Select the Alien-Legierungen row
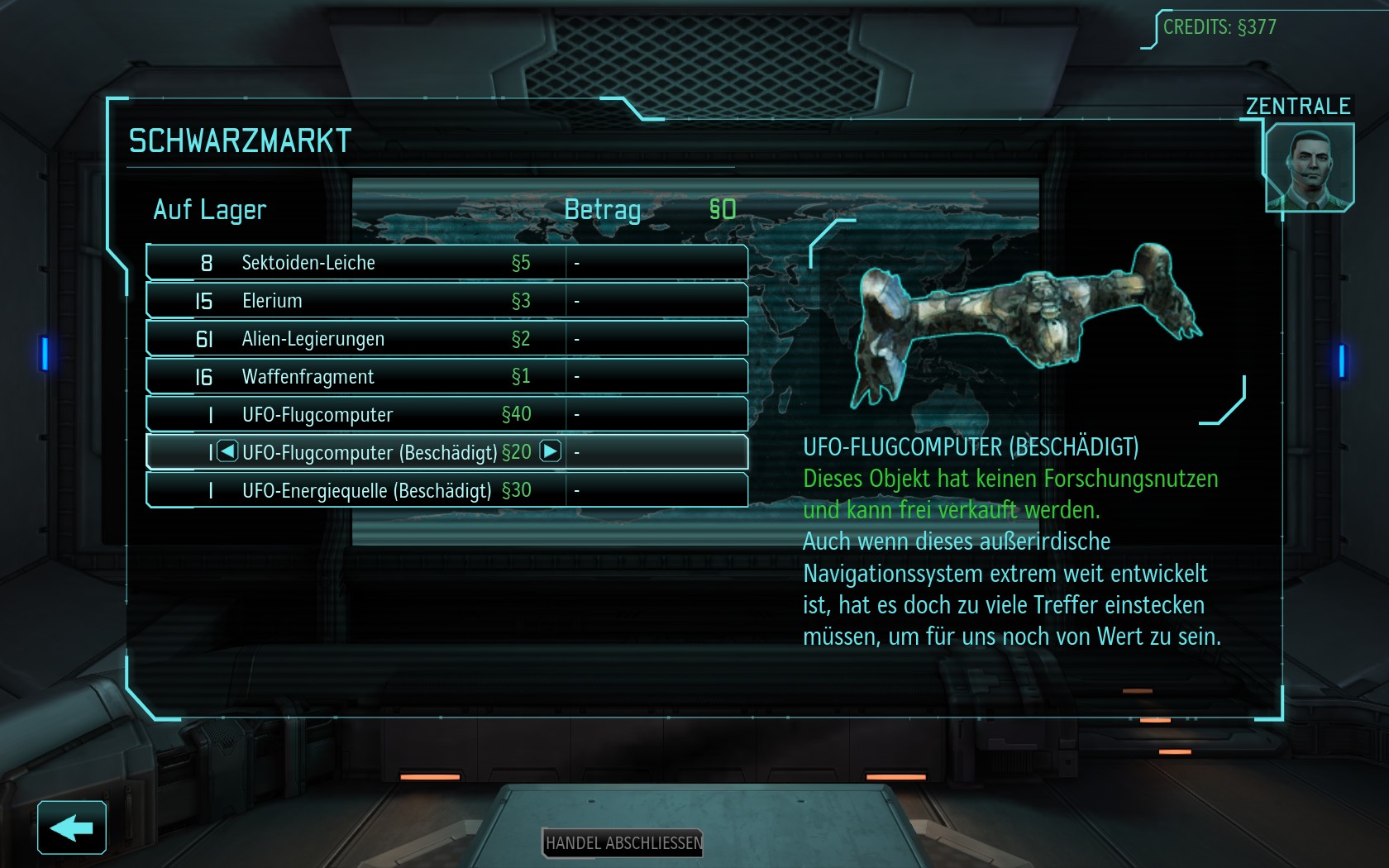The image size is (1389, 868). [x=446, y=339]
